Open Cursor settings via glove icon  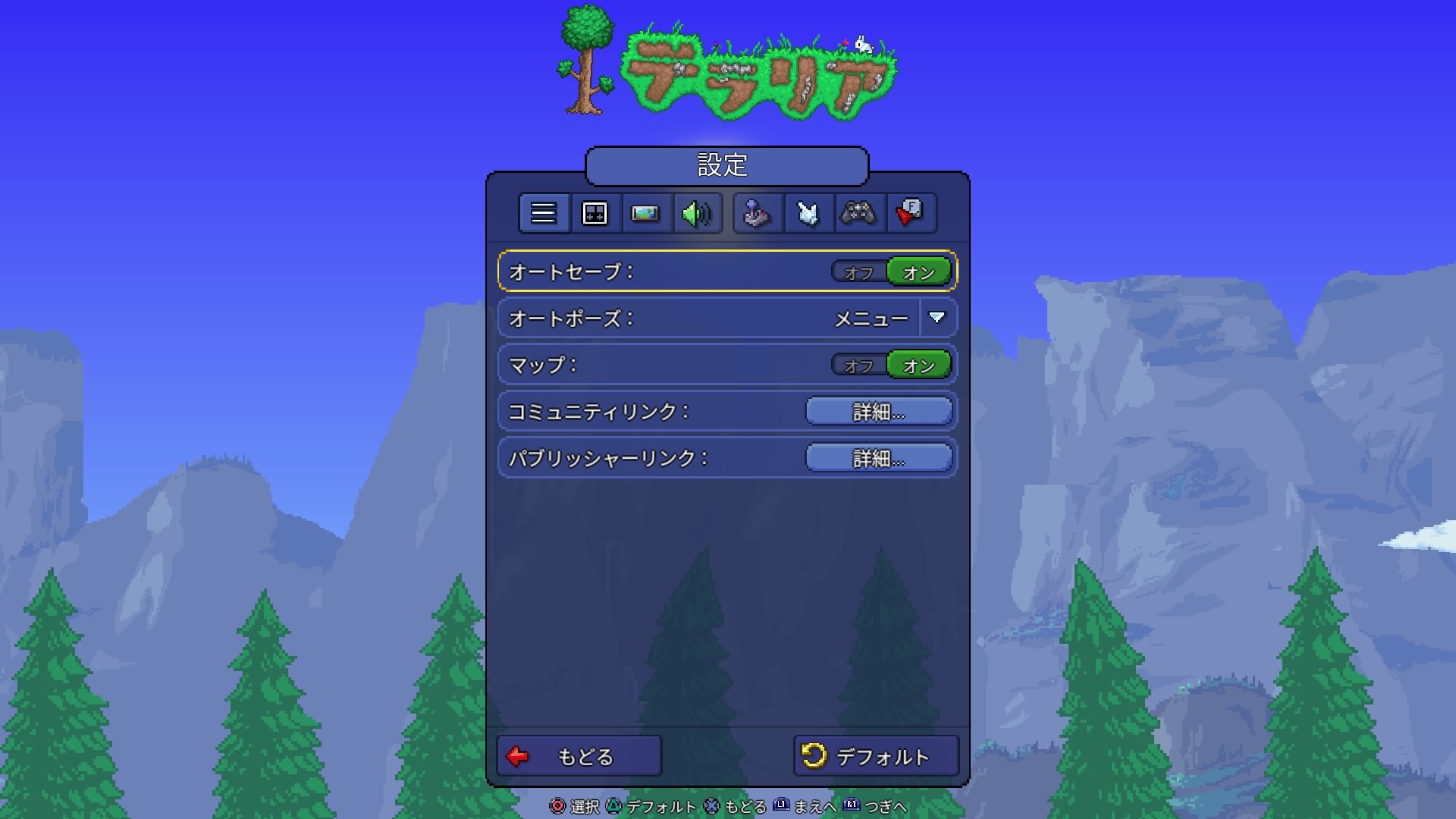click(808, 213)
